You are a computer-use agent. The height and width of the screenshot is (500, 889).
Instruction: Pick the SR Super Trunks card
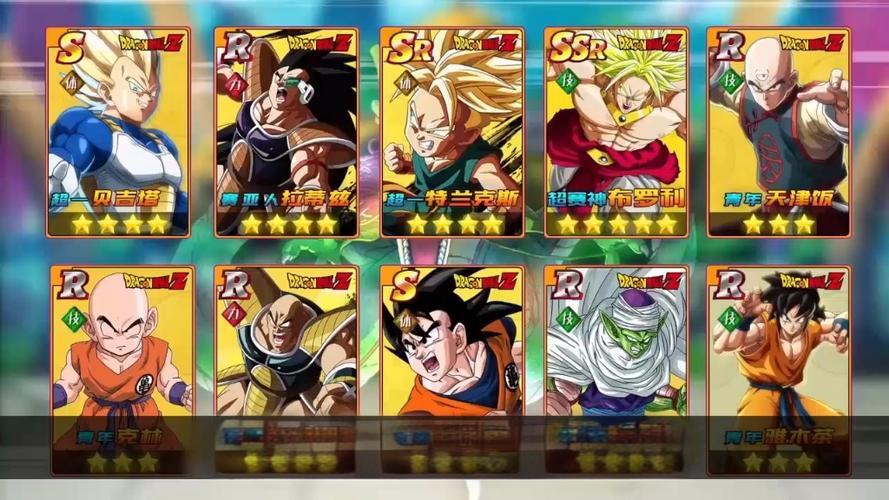(x=449, y=132)
